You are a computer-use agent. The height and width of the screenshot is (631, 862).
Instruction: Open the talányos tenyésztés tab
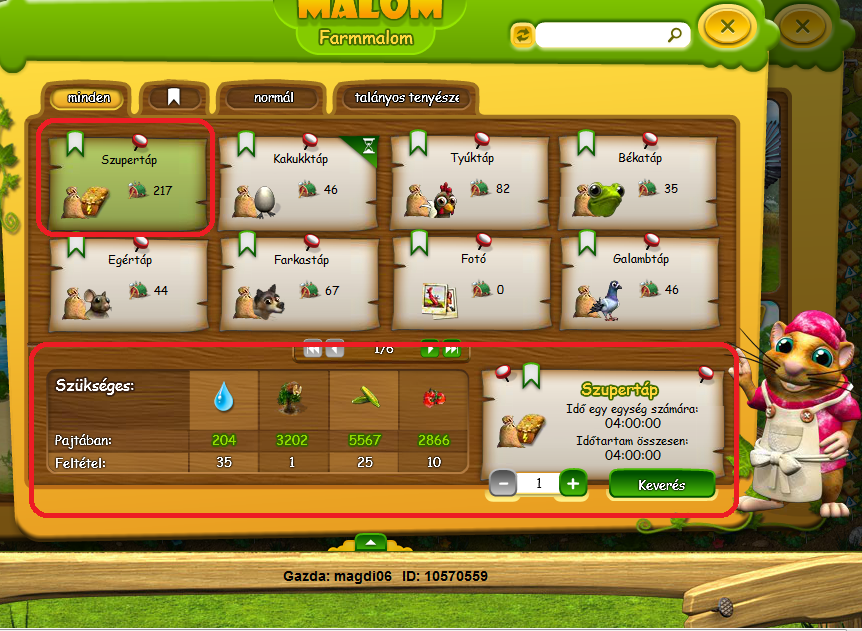[406, 99]
